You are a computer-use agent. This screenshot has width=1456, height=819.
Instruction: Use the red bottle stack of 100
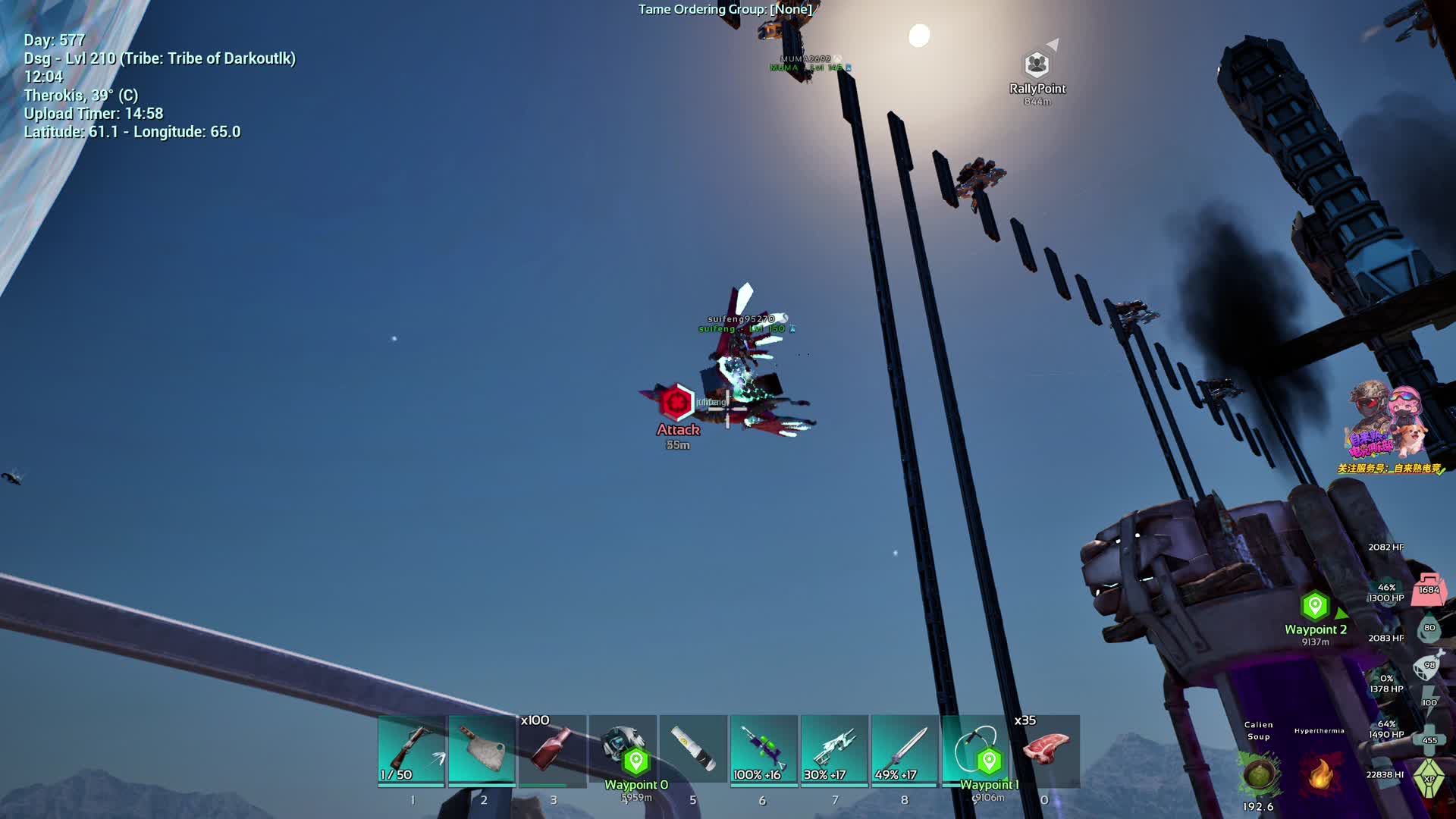[552, 749]
